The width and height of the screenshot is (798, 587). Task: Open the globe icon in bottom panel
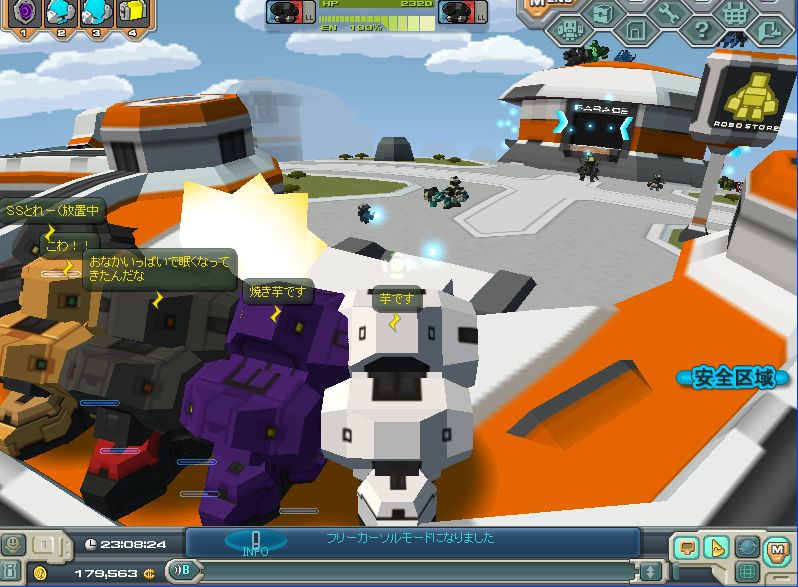tap(746, 547)
